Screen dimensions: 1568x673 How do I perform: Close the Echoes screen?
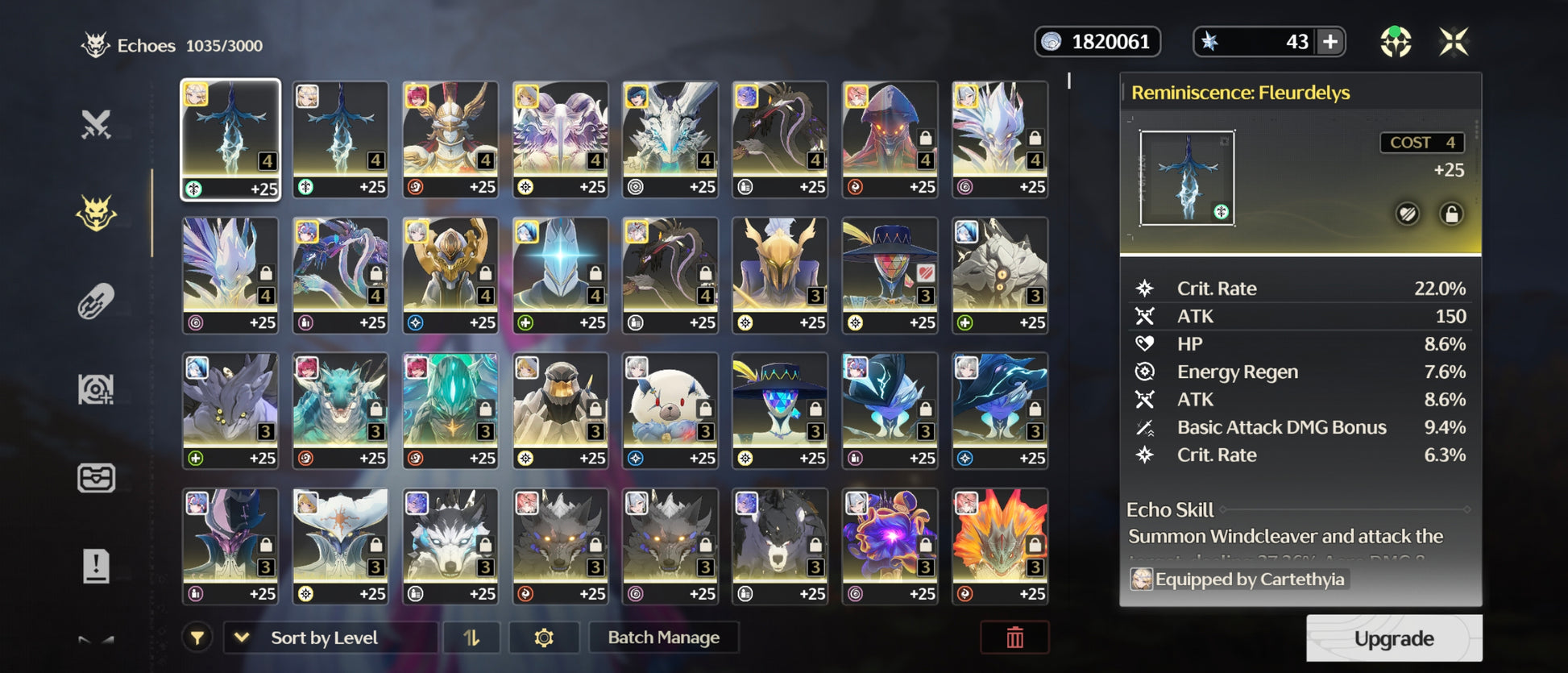click(x=1454, y=42)
